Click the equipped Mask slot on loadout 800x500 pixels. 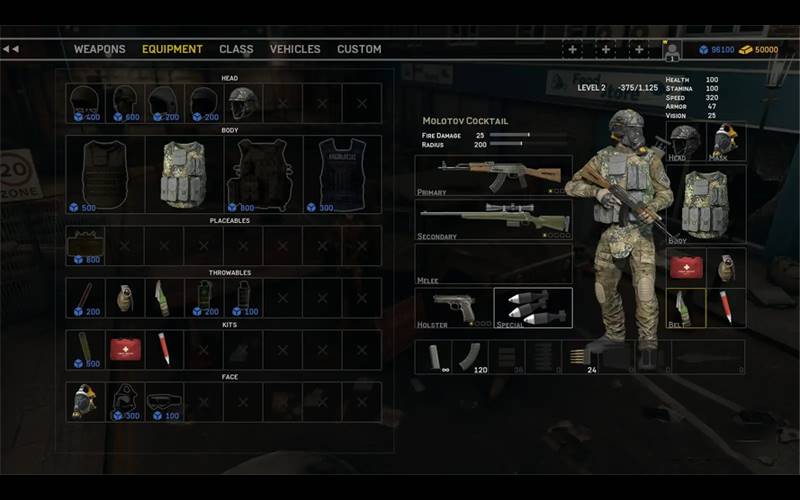pyautogui.click(x=727, y=141)
